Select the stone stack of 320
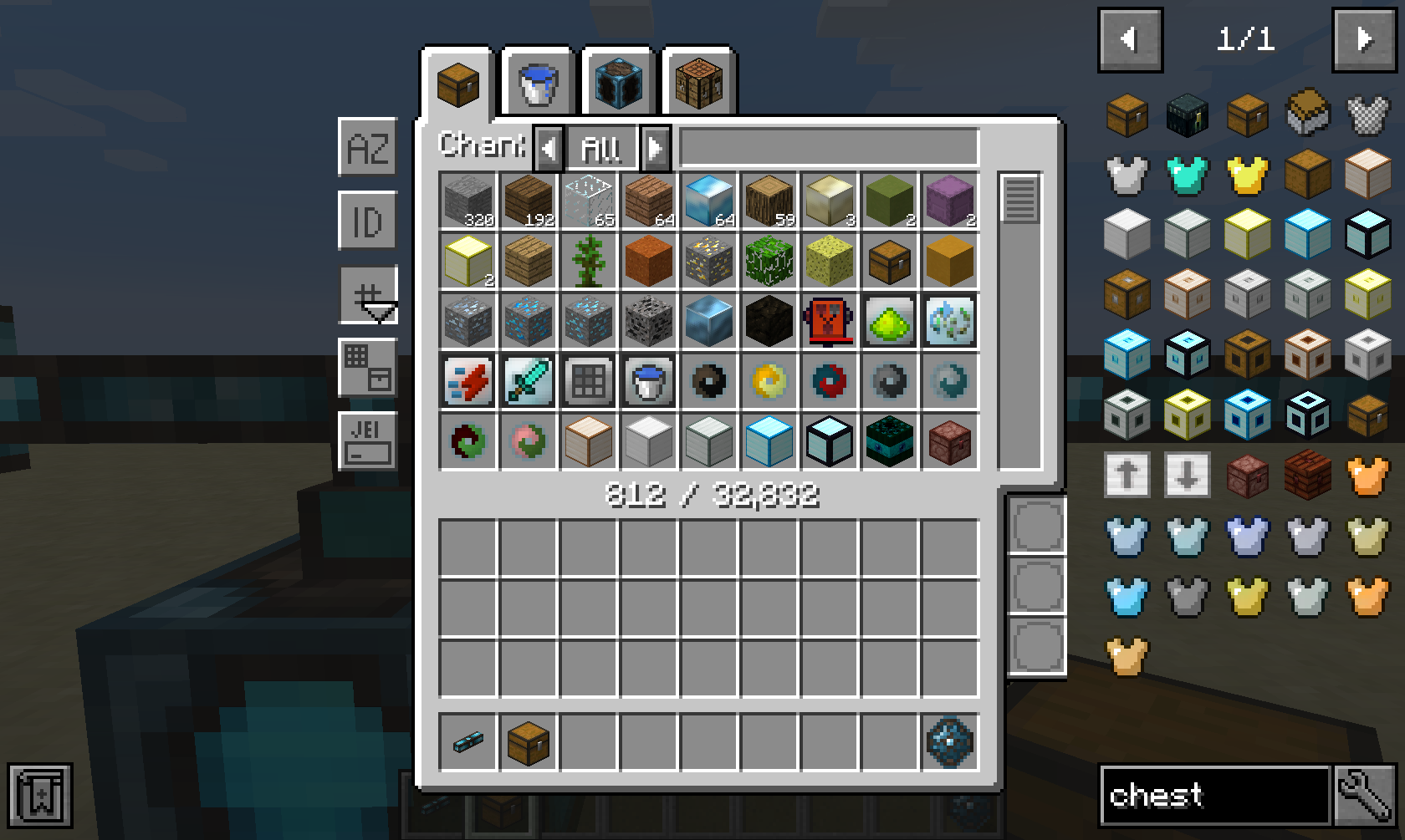Viewport: 1405px width, 840px height. click(x=468, y=201)
